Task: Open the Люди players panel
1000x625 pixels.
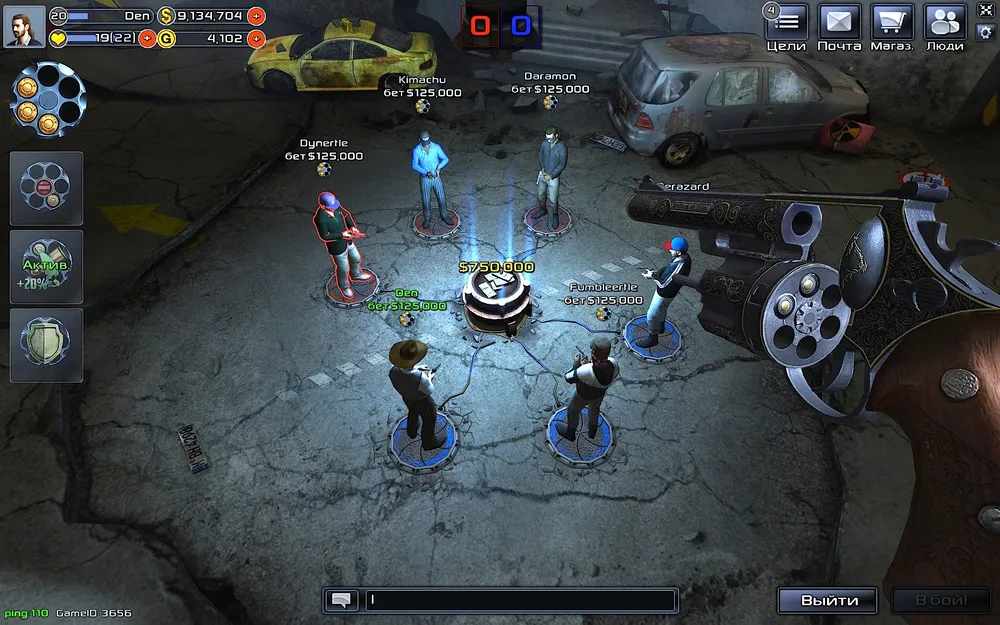Action: 944,21
